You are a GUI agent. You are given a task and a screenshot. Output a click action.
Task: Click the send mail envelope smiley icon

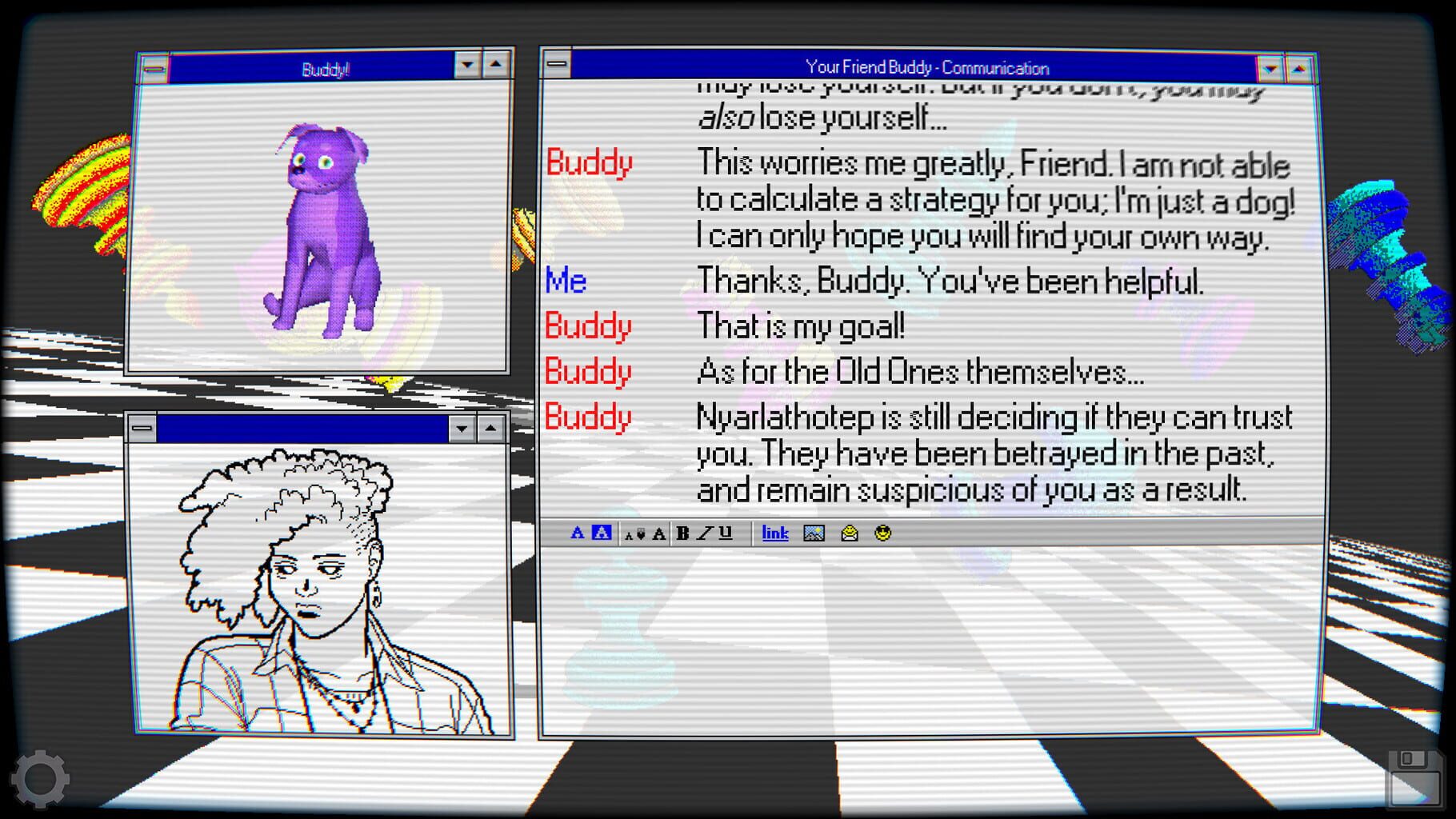pyautogui.click(x=850, y=533)
